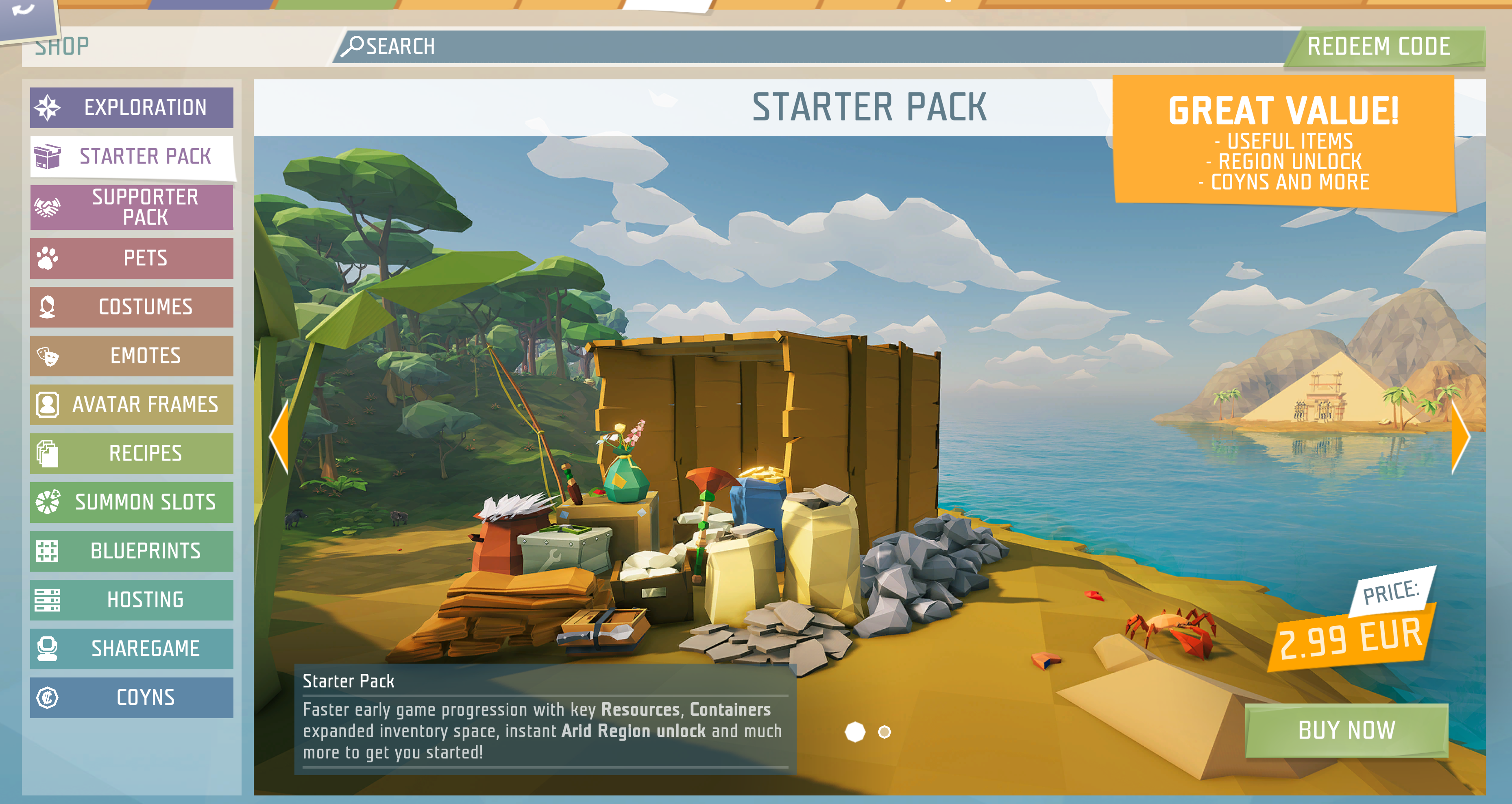View the Blueprints category
Screen dimensions: 1512x804
coord(131,550)
